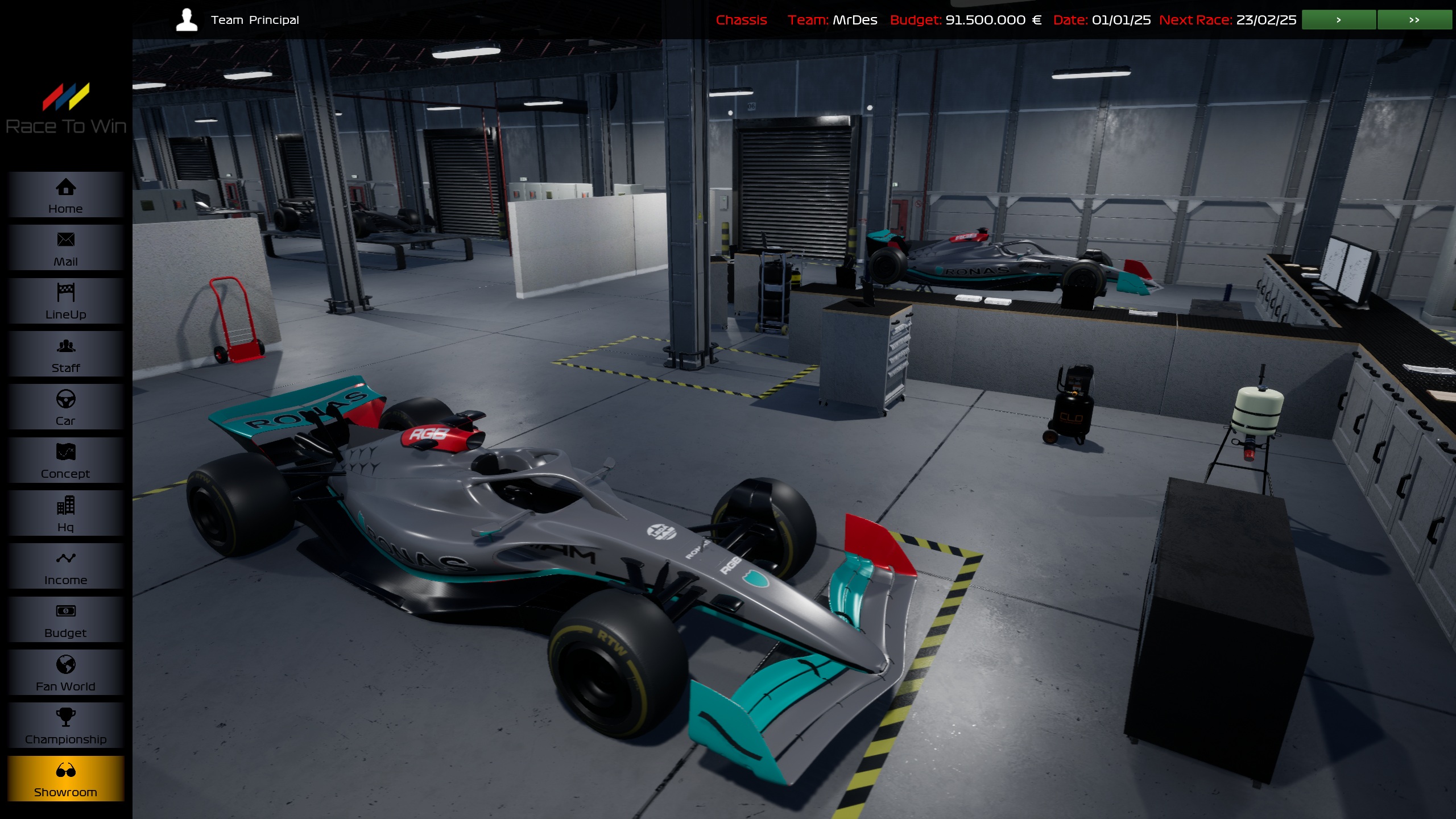This screenshot has height=819, width=1456.
Task: Click the team name MrDes
Action: click(854, 19)
